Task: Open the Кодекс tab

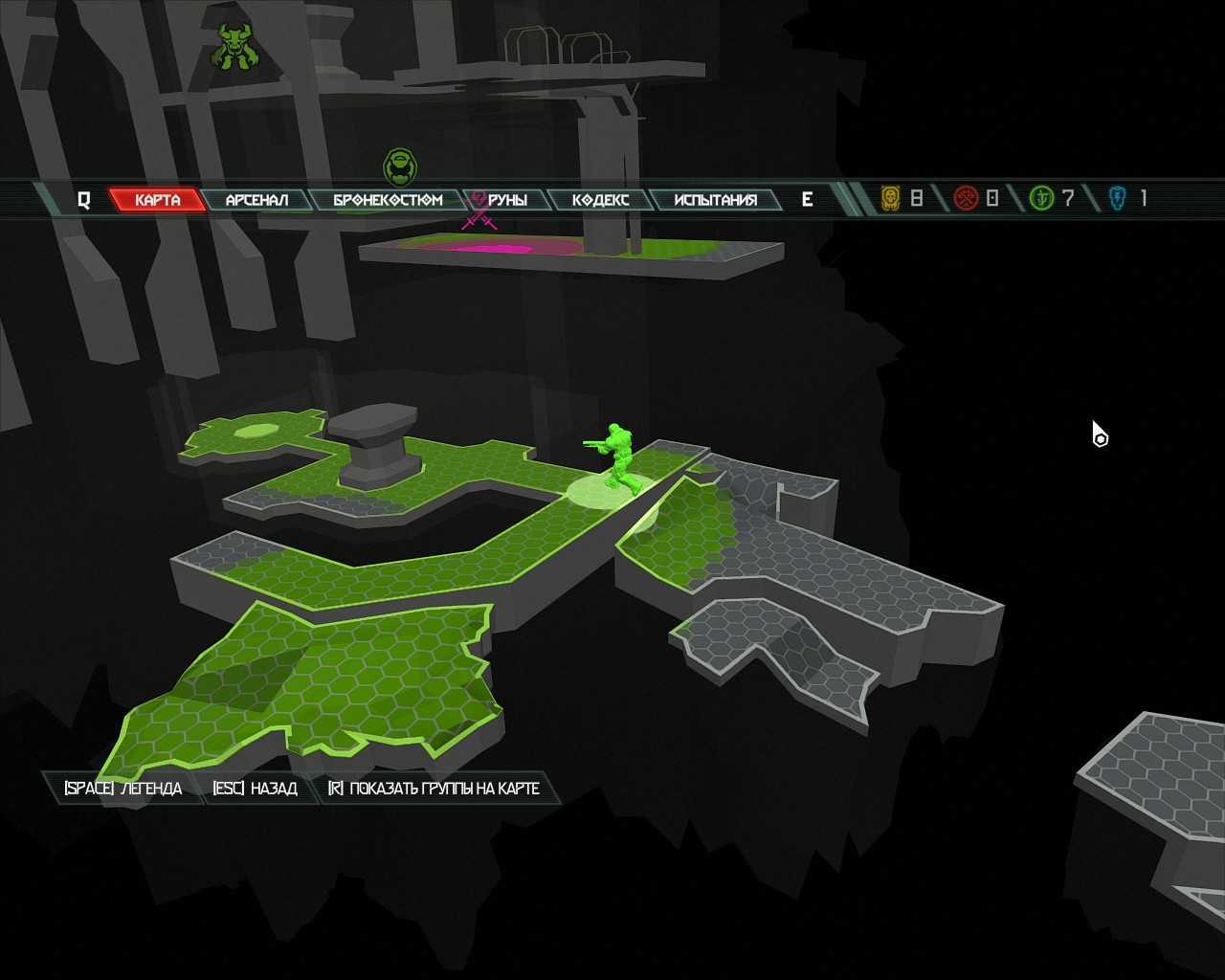Action: coord(600,199)
